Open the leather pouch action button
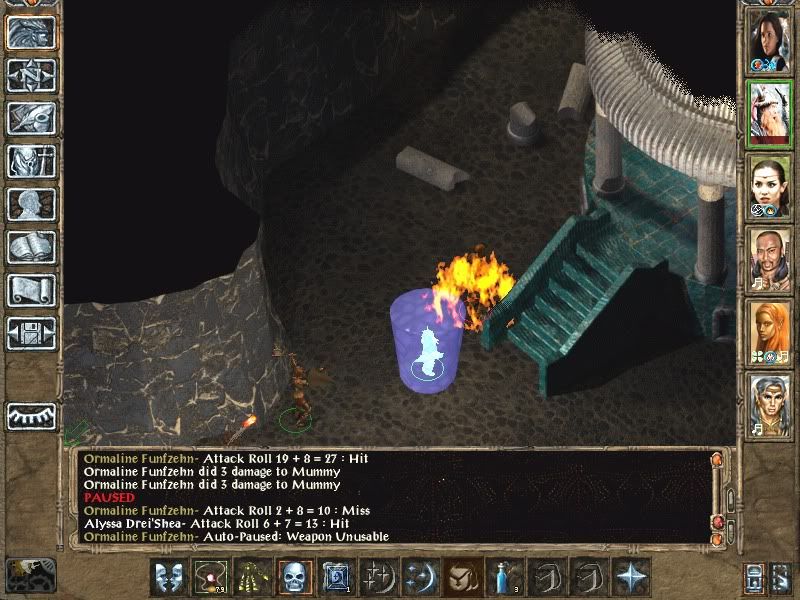Screen dimensions: 800x600 pos(460,578)
